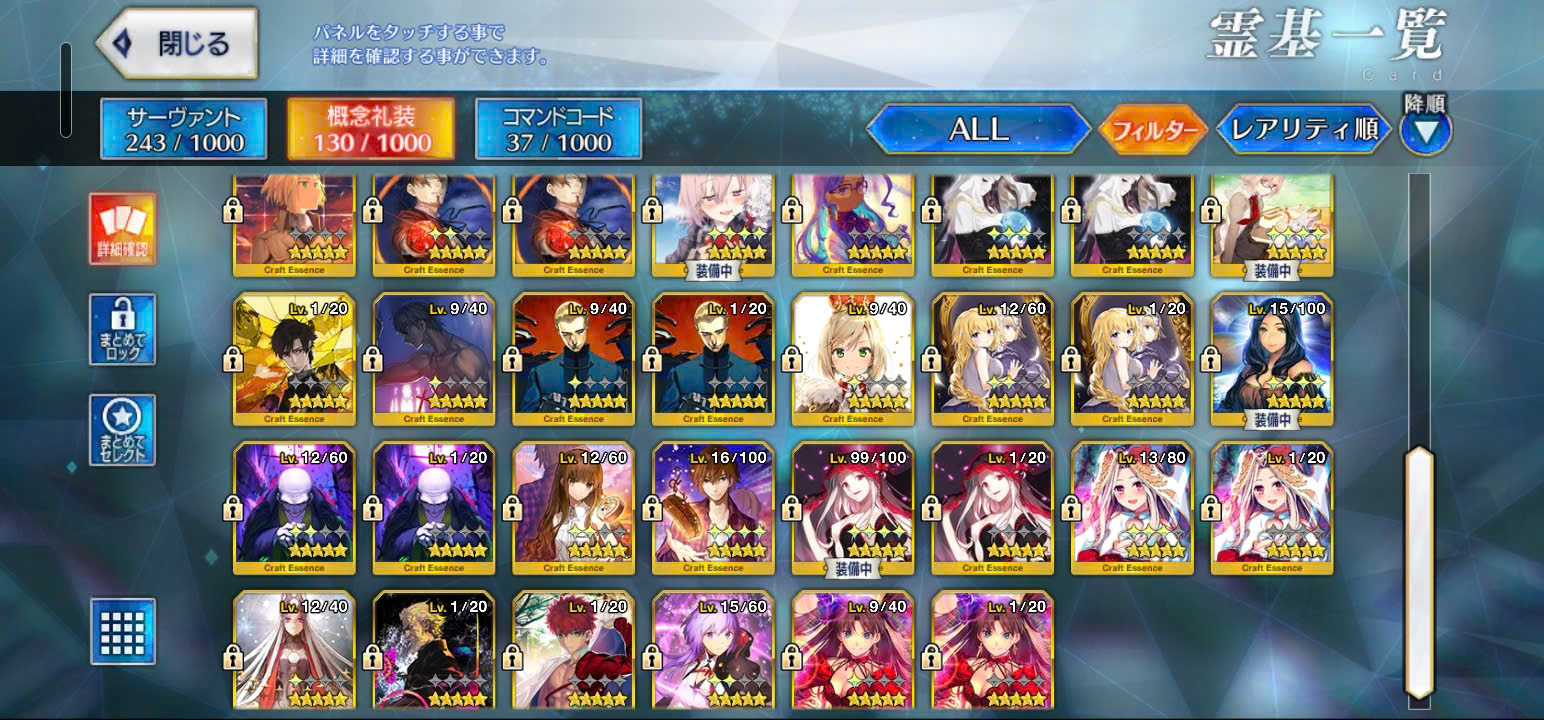Viewport: 1544px width, 720px height.
Task: Open the フィルター options
Action: tap(1153, 130)
